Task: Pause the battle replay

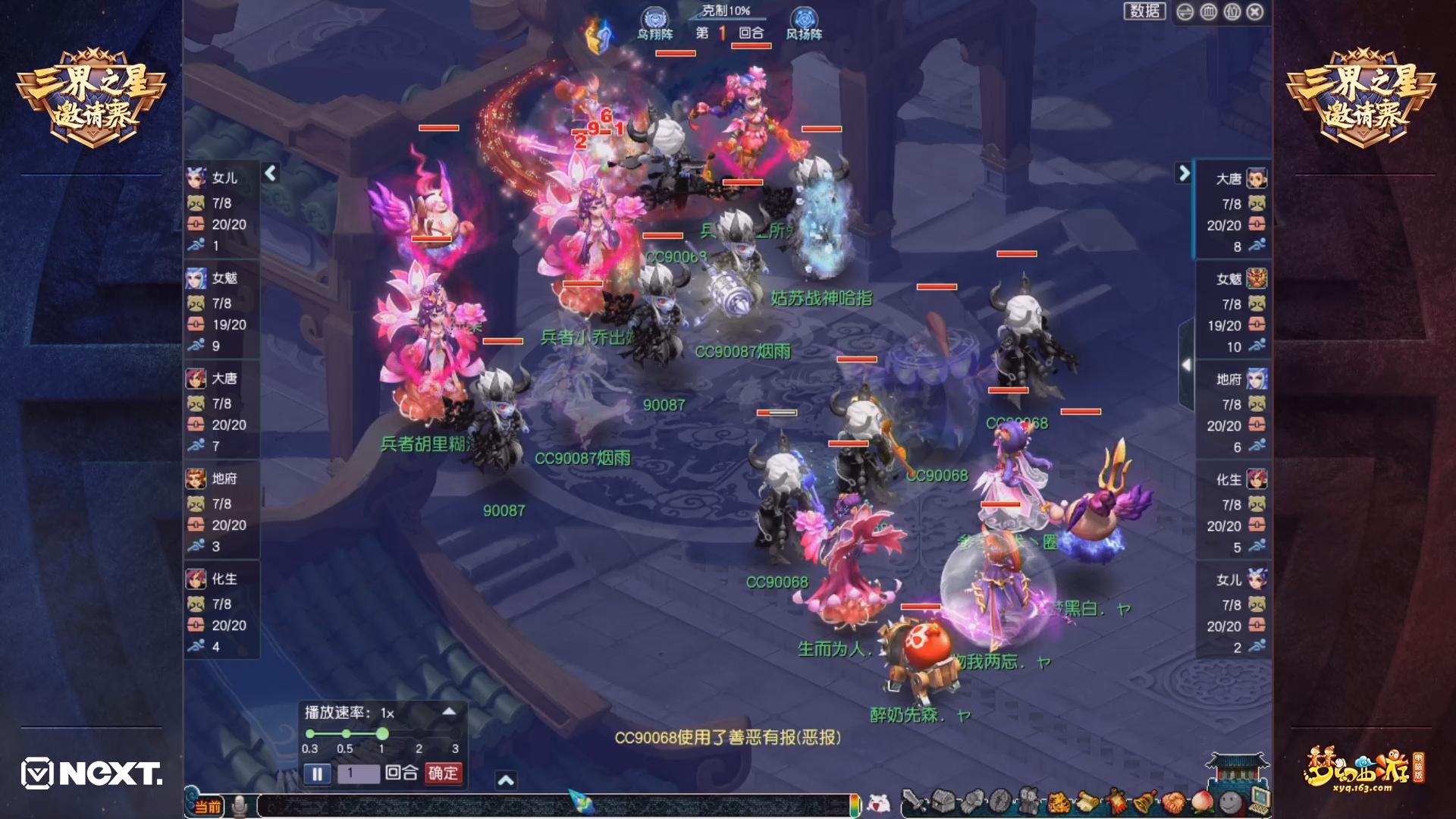Action: pos(317,773)
